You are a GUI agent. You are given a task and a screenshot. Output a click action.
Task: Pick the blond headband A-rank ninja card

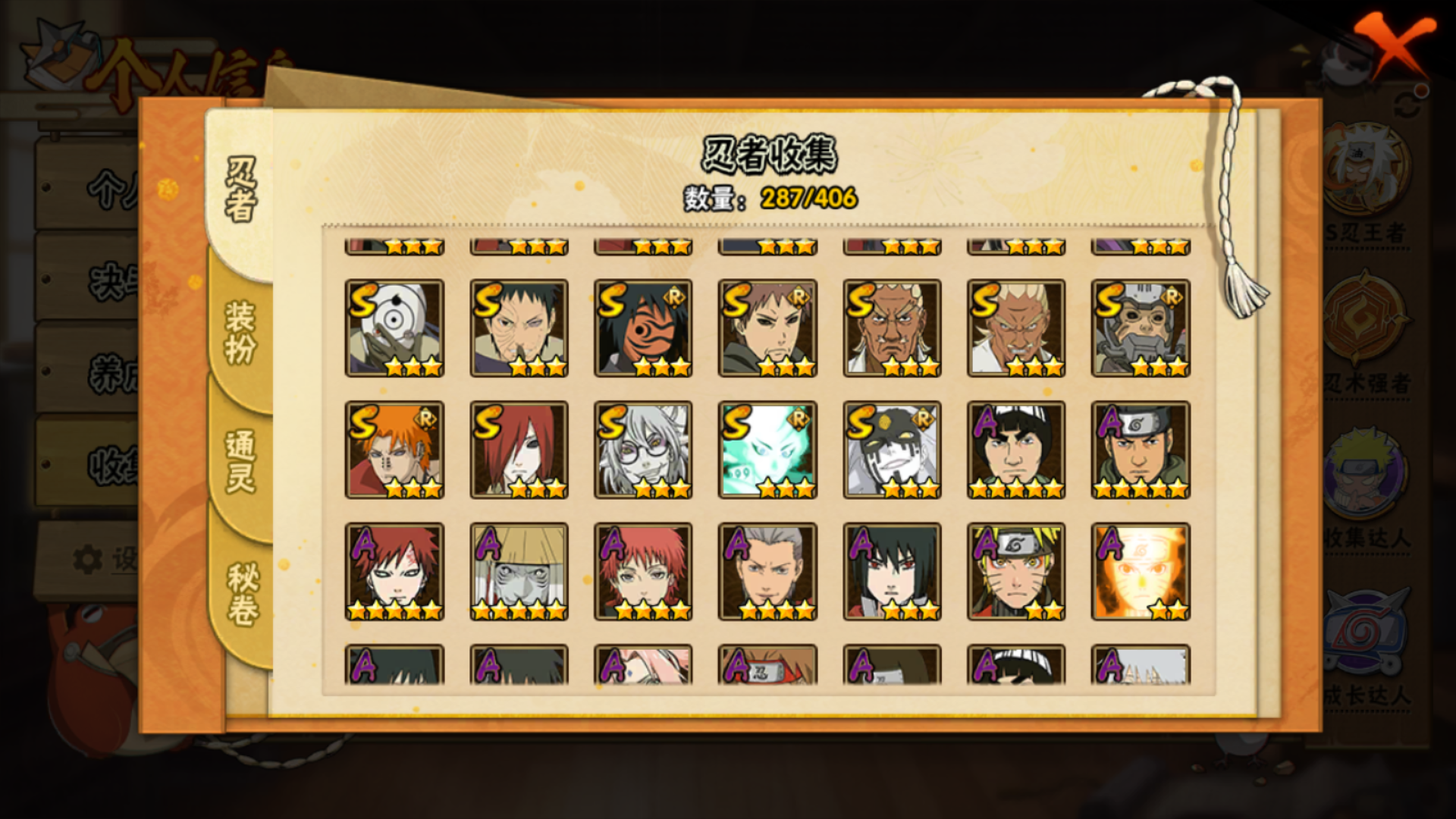[x=1016, y=571]
